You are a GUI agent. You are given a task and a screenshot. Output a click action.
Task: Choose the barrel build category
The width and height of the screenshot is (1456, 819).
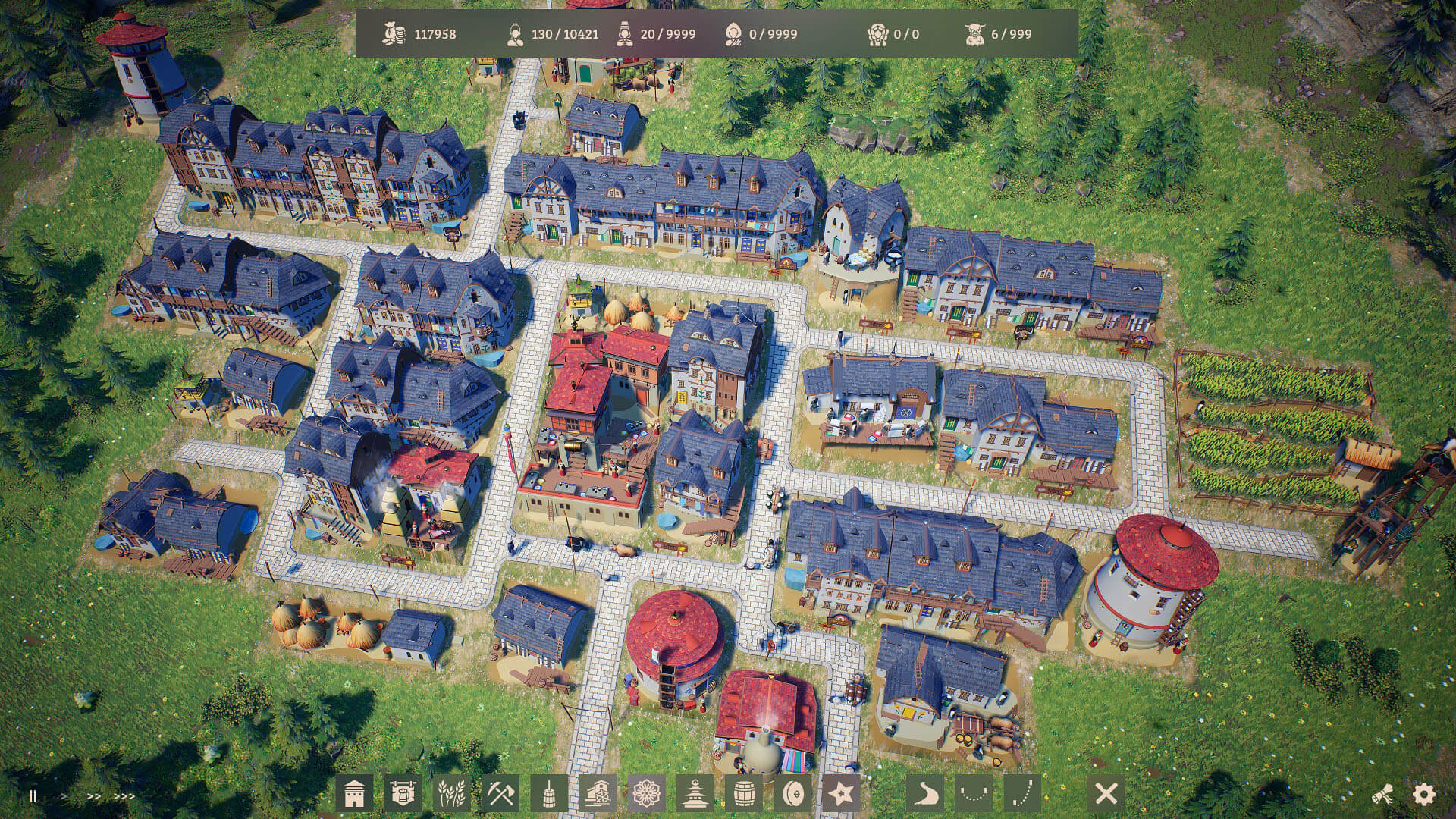coord(743,794)
